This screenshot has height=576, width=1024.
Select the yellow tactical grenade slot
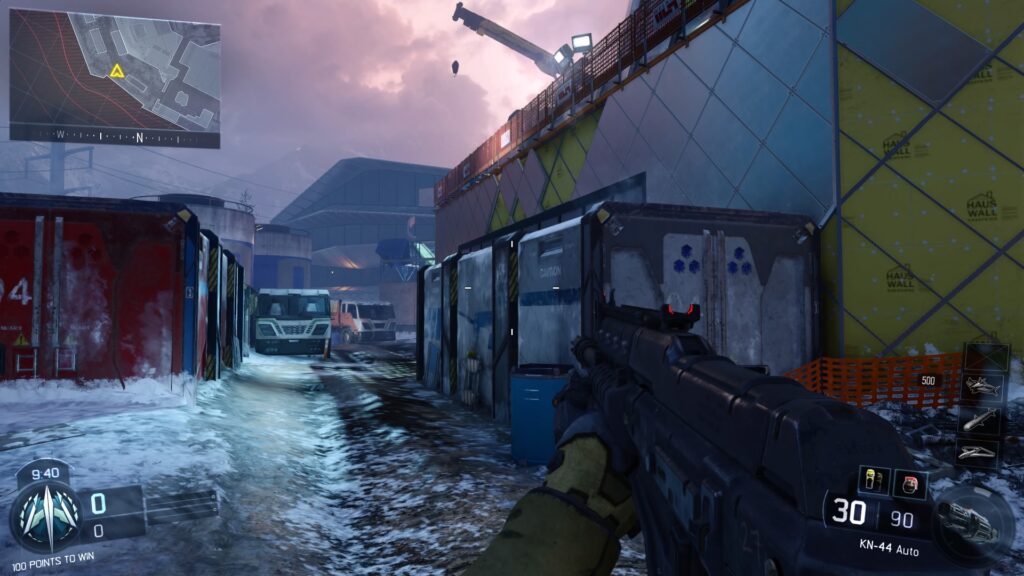(873, 480)
